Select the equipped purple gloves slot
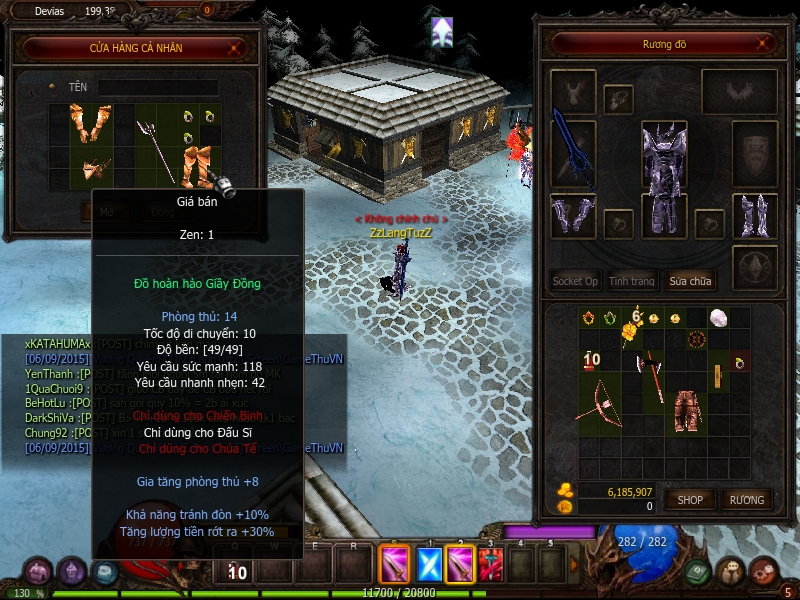 tap(572, 216)
